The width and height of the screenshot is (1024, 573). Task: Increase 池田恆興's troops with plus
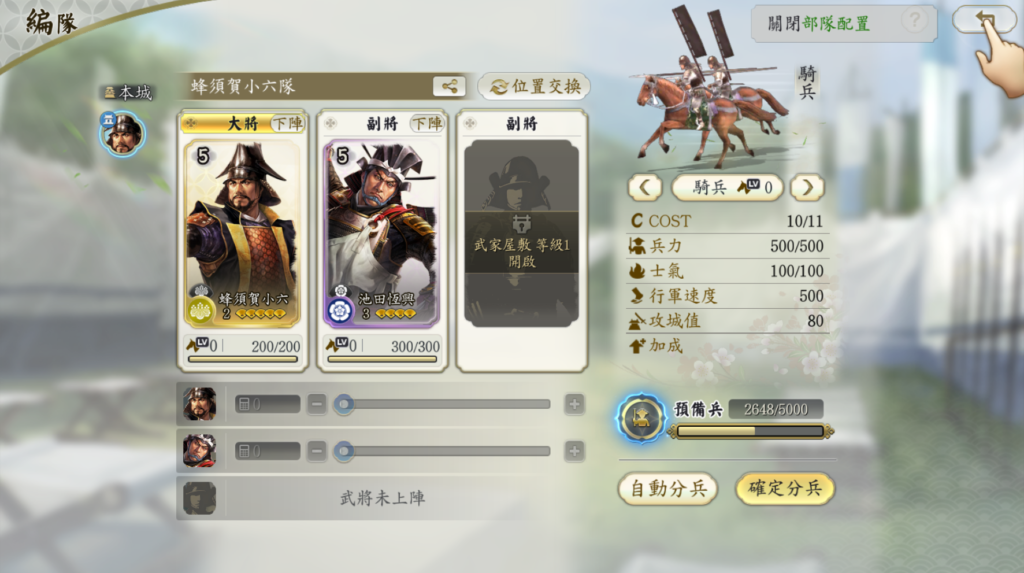[x=574, y=451]
